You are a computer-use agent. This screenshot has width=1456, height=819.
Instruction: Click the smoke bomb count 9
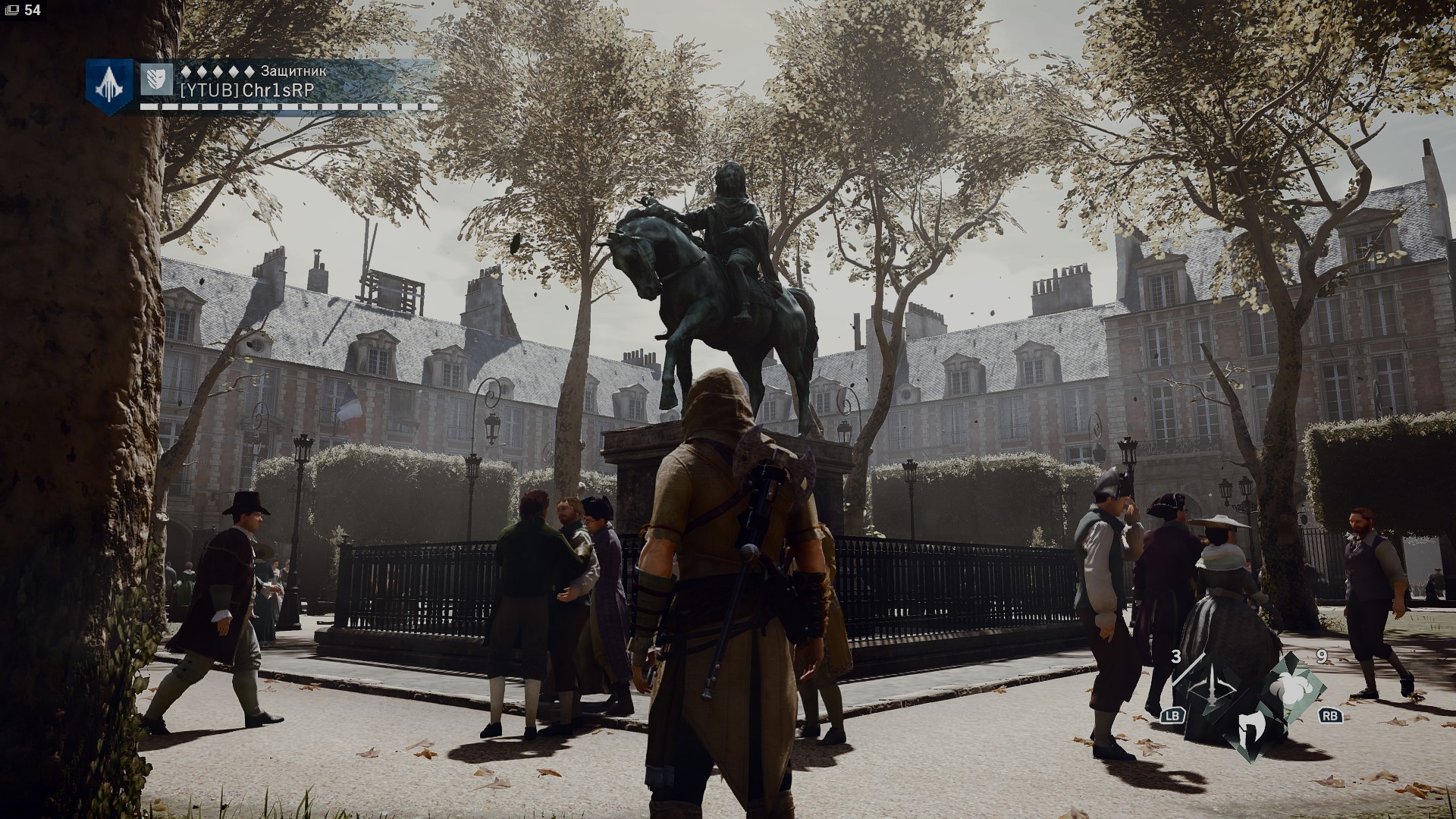click(x=1322, y=657)
